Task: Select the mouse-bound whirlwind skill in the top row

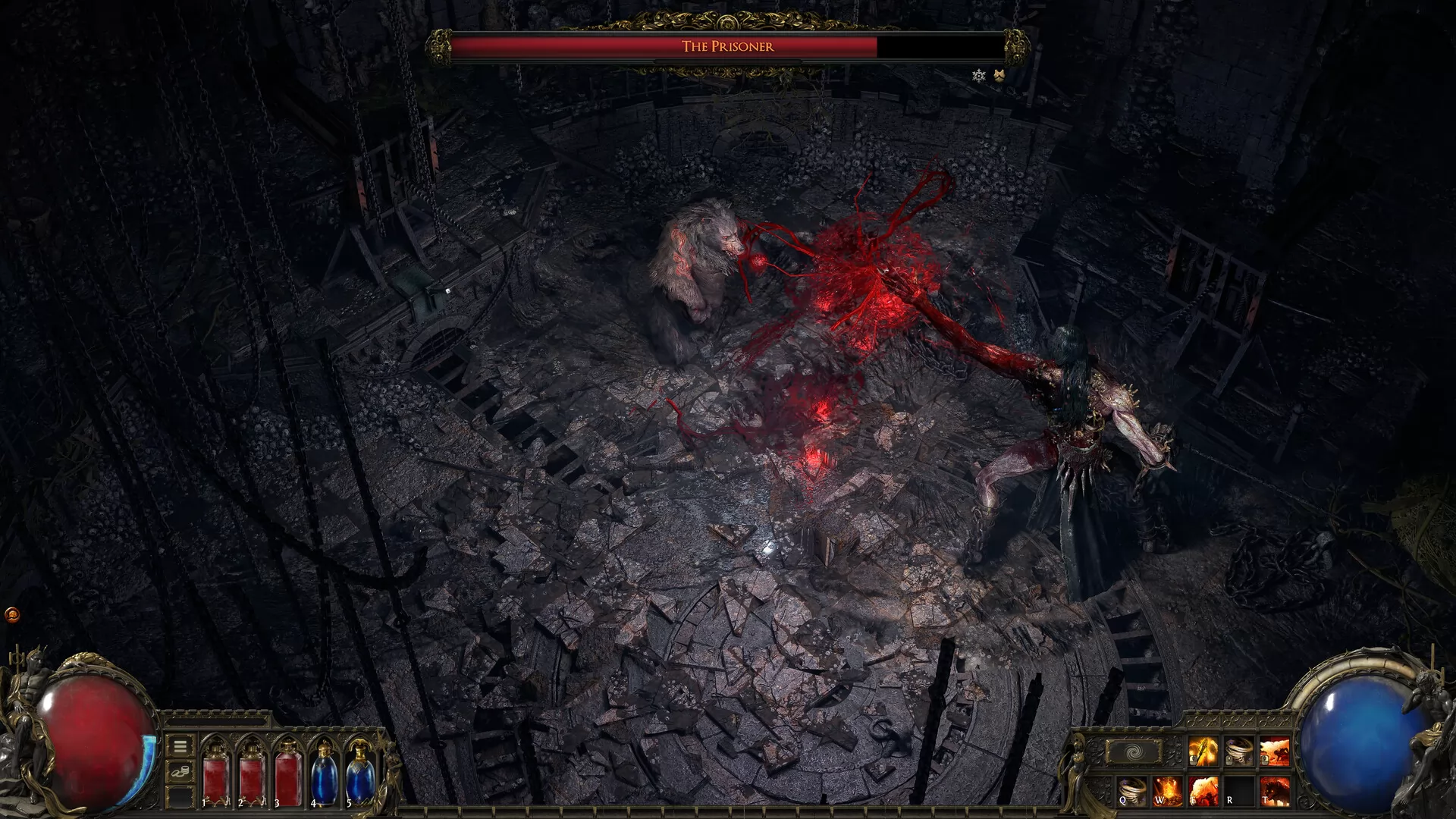Action: point(1238,751)
